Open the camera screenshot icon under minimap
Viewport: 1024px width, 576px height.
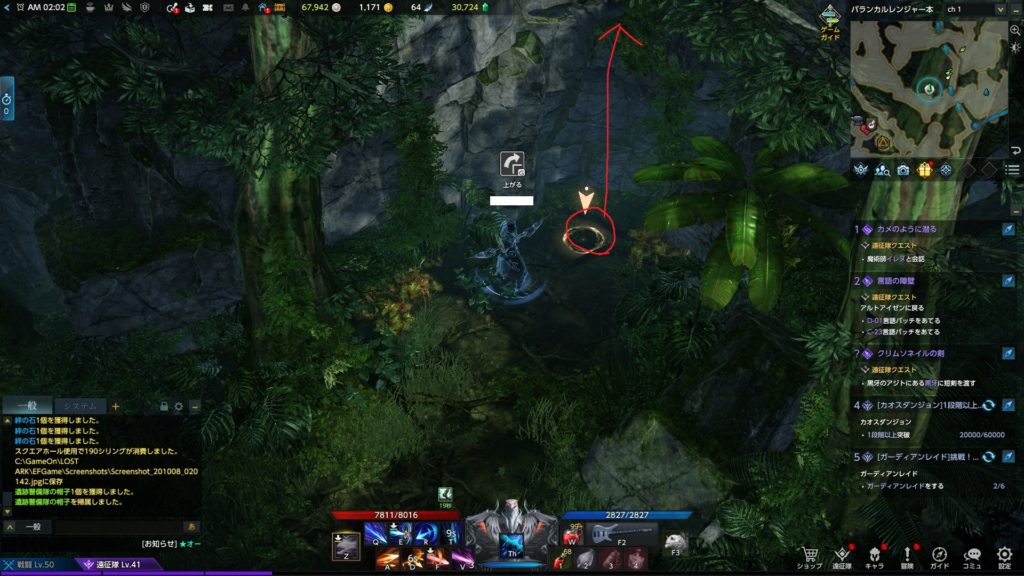point(903,170)
